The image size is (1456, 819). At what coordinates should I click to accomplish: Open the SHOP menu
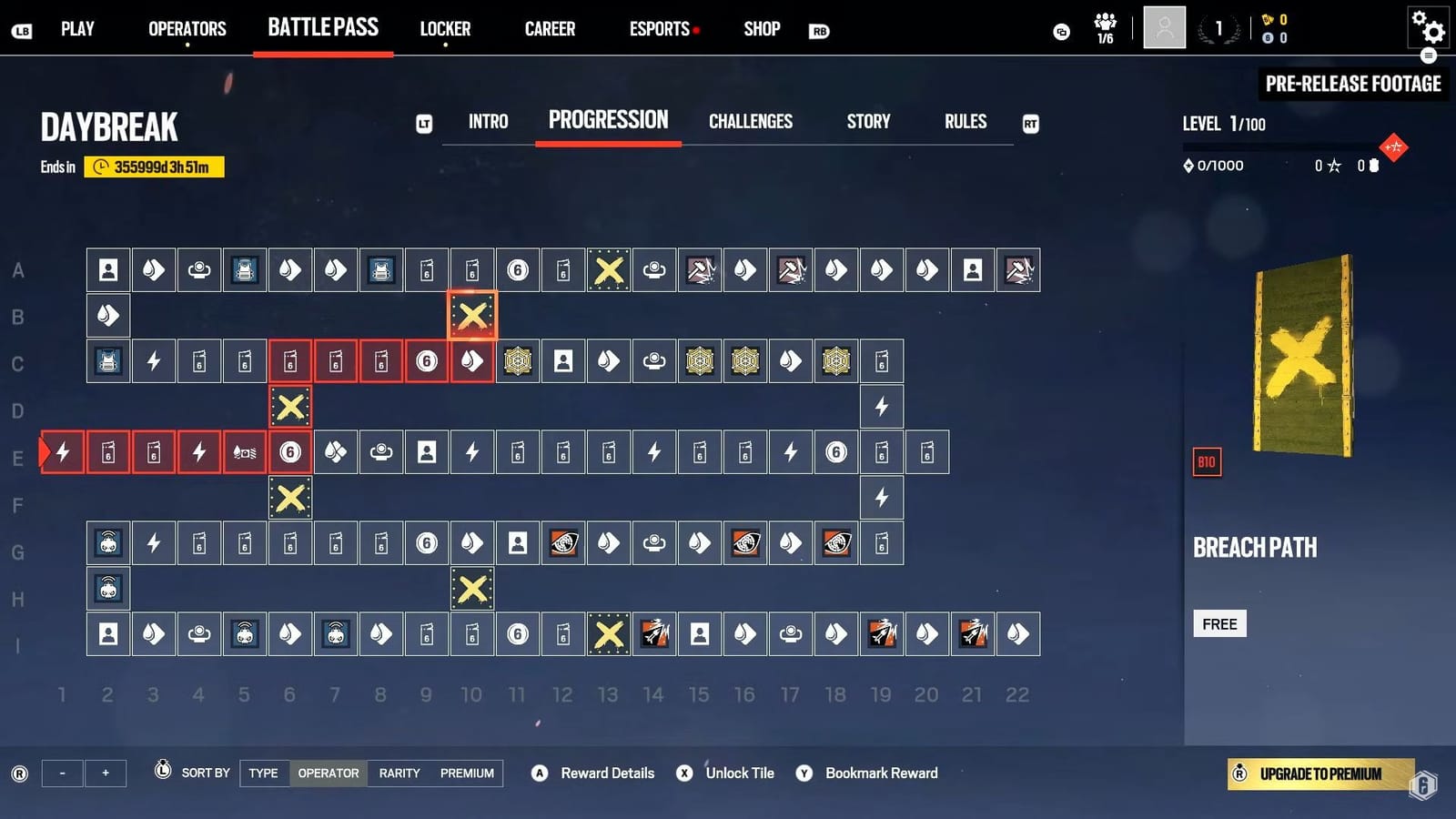point(761,28)
